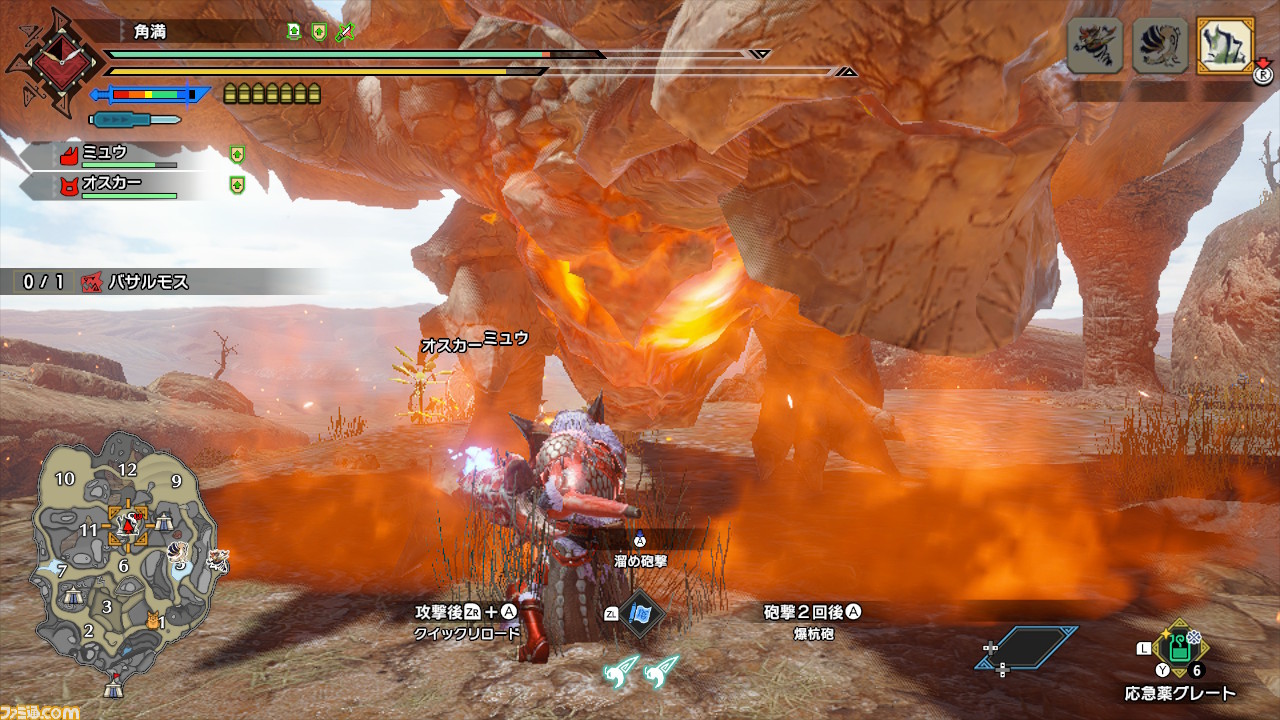Click the green shield buff icon by player name

point(319,32)
